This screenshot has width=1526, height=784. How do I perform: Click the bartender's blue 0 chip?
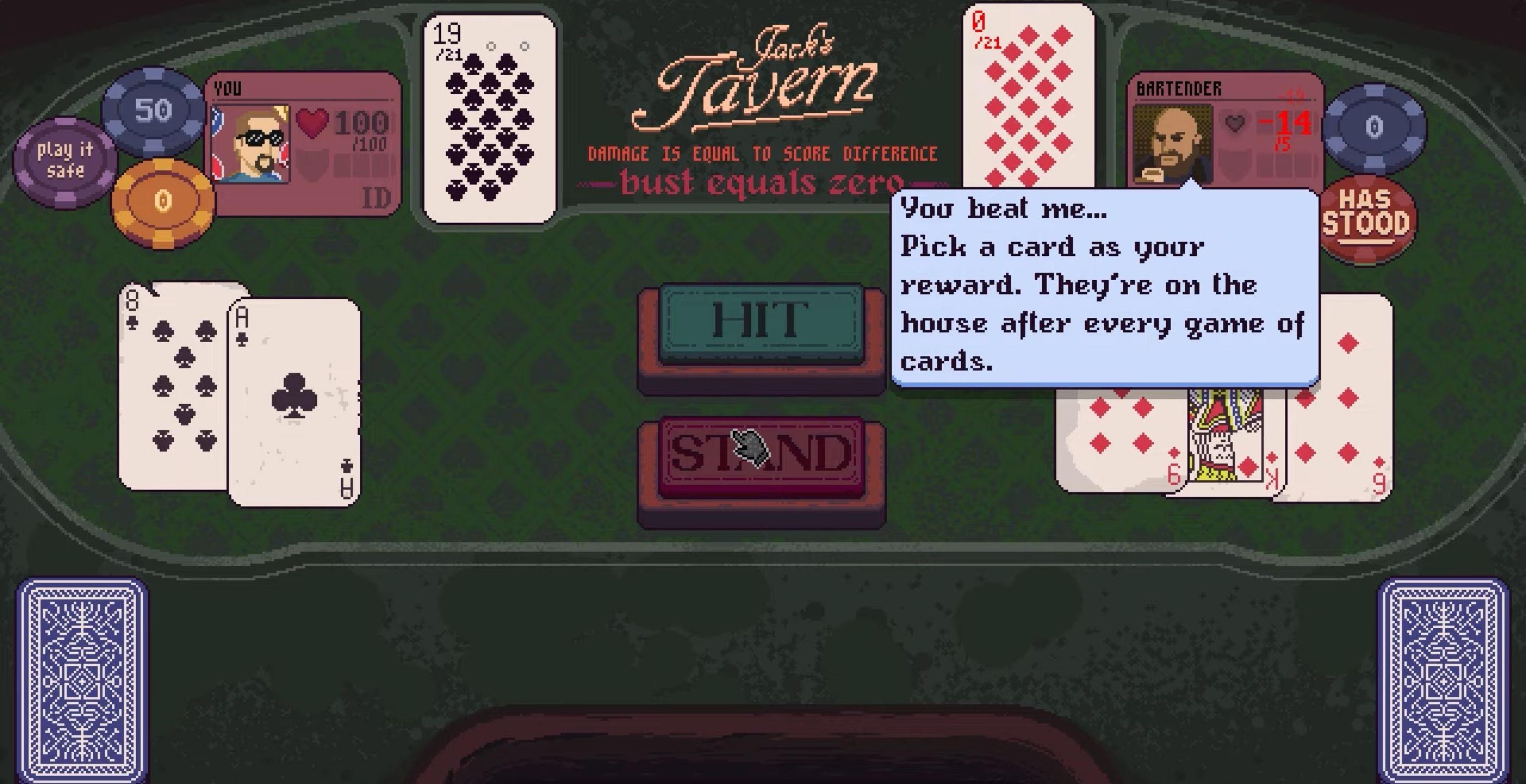pos(1374,127)
